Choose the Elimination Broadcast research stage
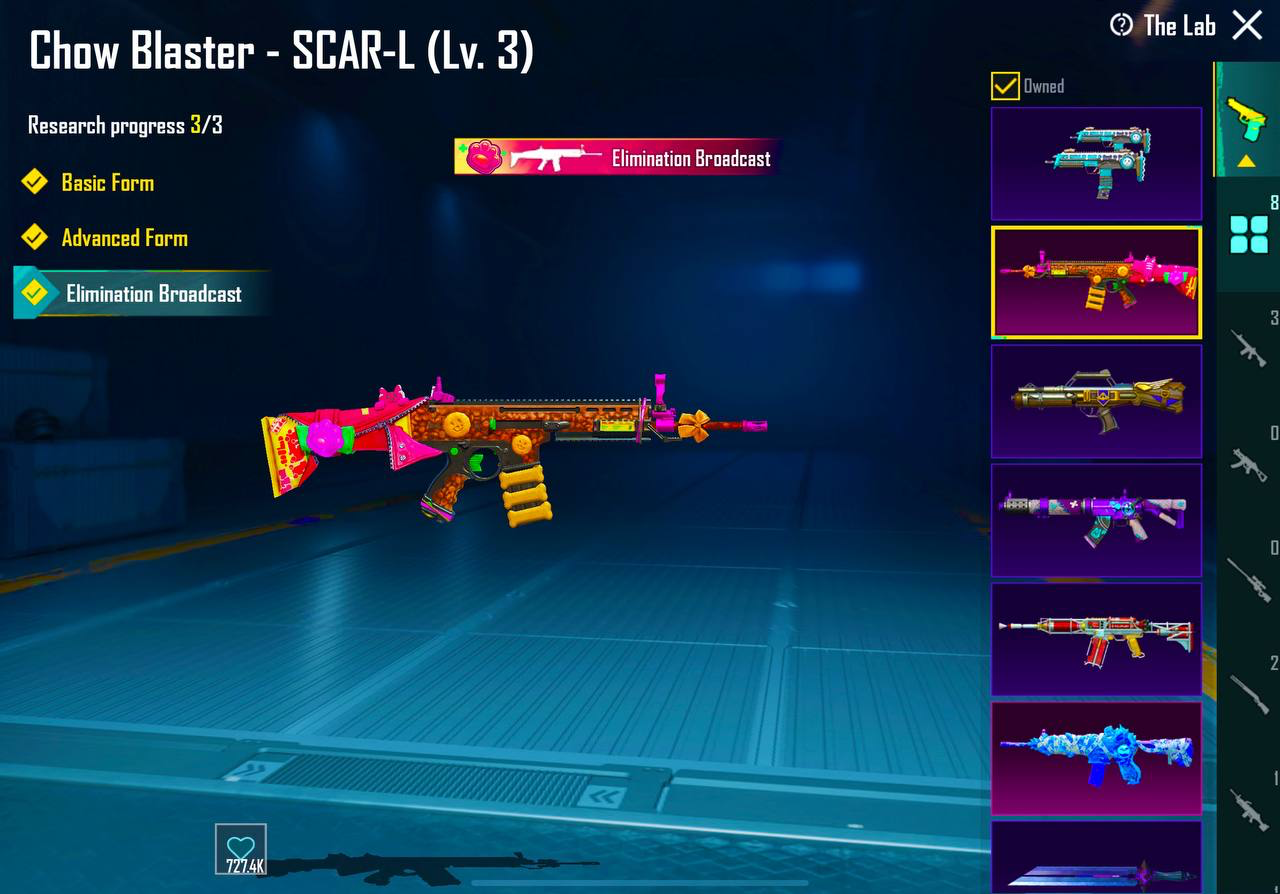 click(x=153, y=294)
